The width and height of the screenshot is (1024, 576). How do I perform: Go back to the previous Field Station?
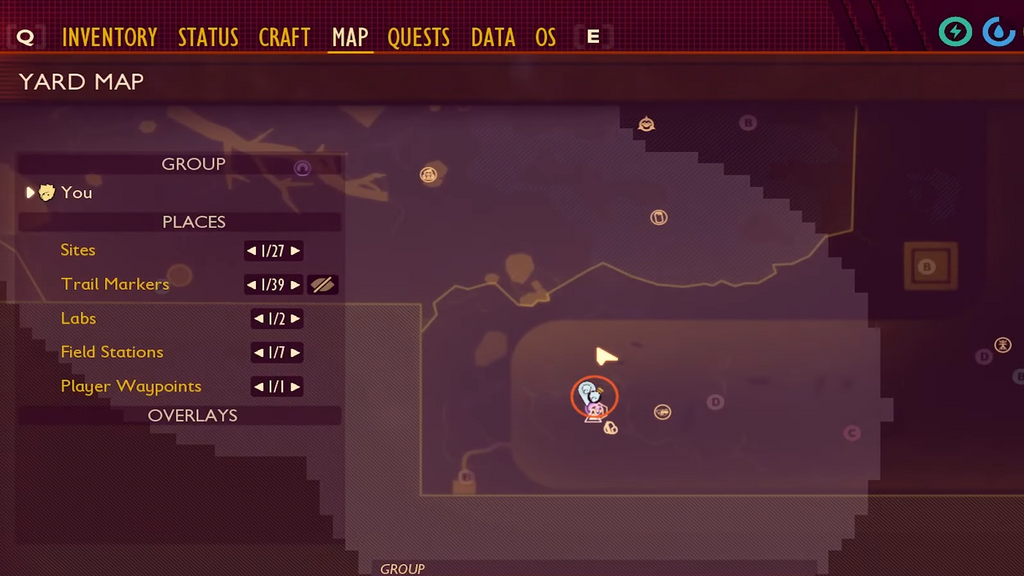[257, 353]
